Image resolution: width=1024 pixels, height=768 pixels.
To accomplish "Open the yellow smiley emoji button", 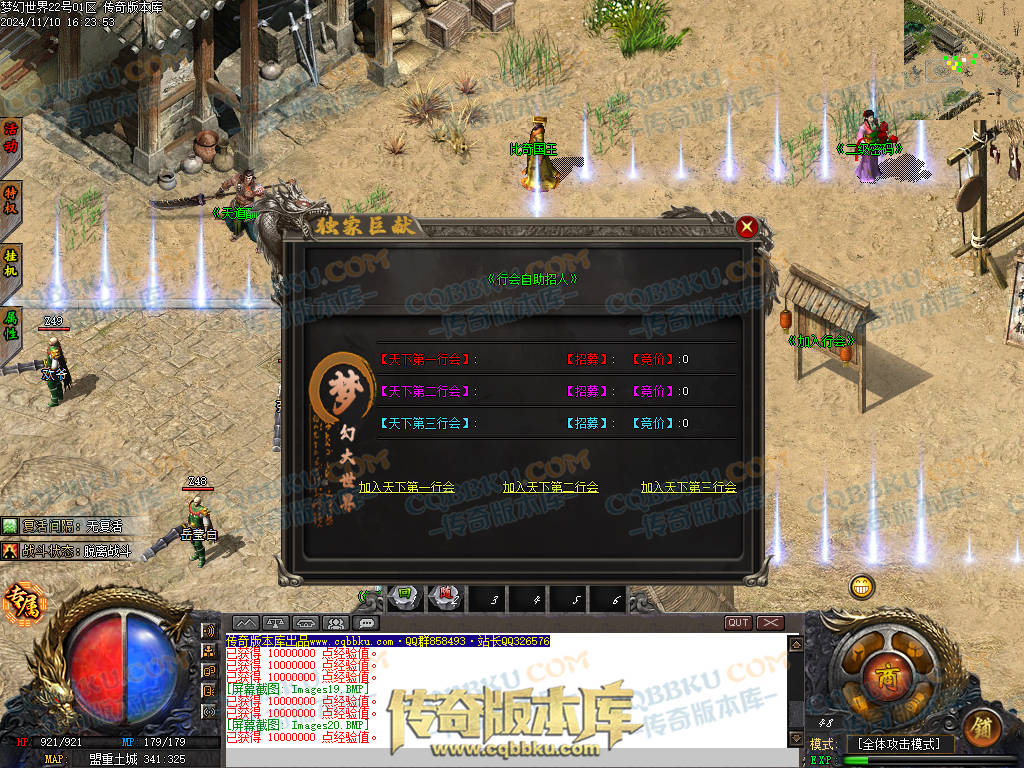I will coord(862,587).
